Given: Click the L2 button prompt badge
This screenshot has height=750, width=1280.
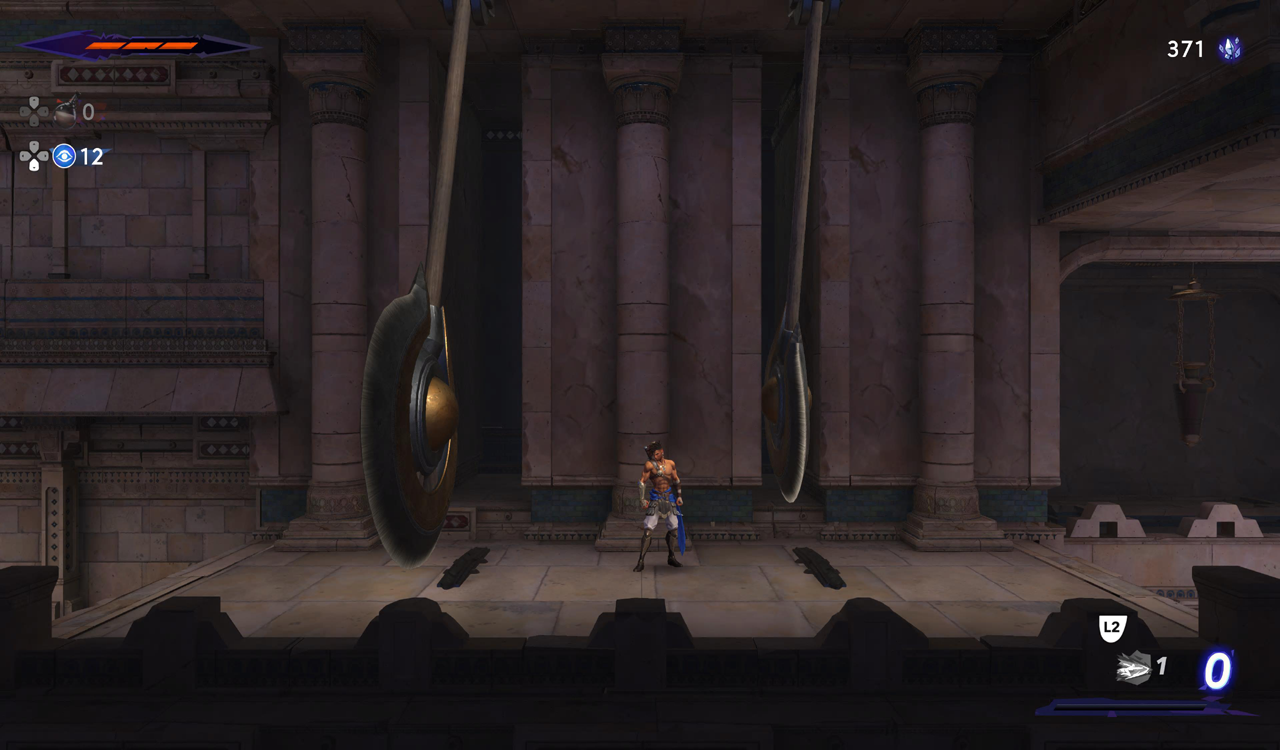Looking at the screenshot, I should [1113, 628].
